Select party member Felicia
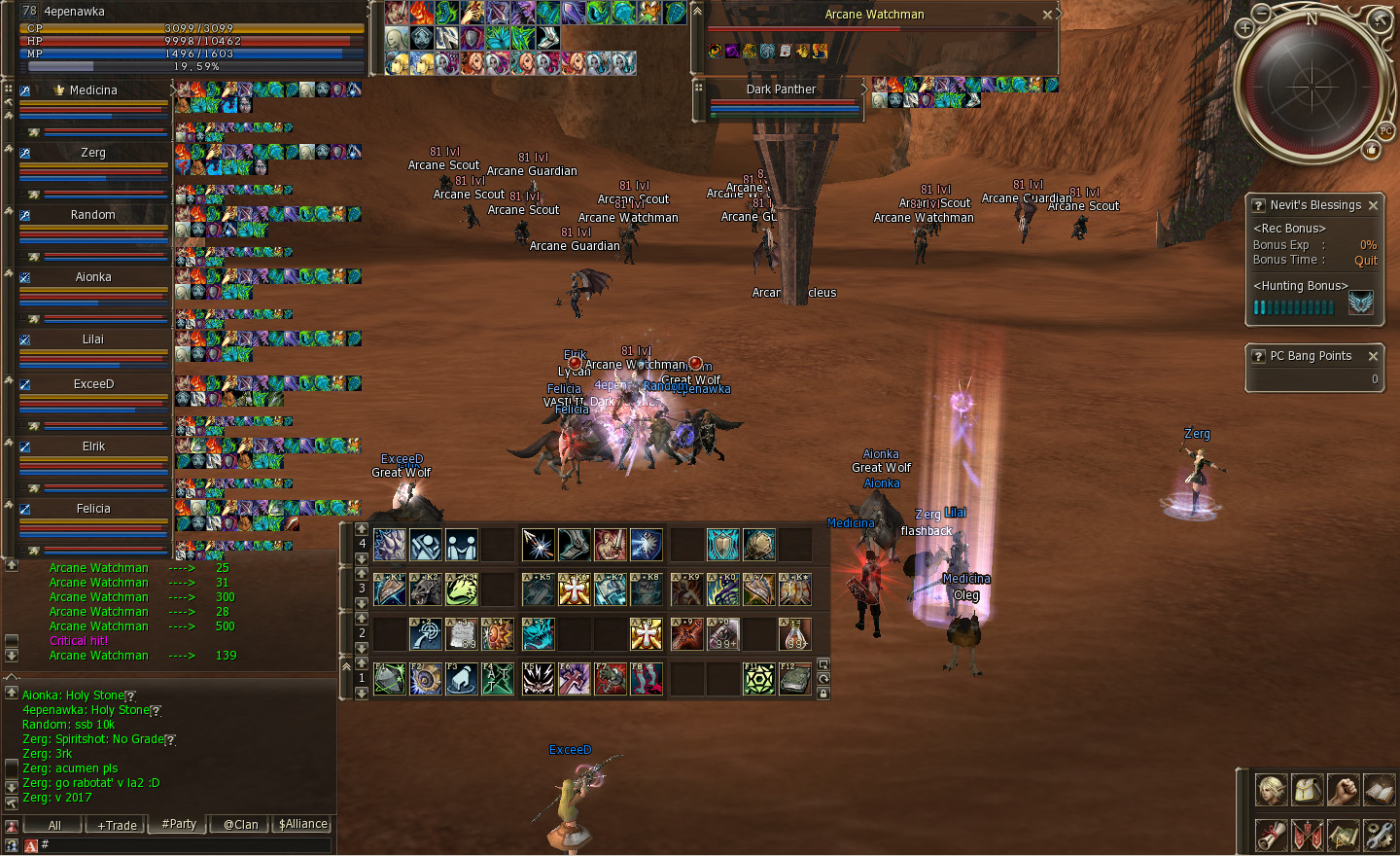The width and height of the screenshot is (1400, 857). point(93,509)
